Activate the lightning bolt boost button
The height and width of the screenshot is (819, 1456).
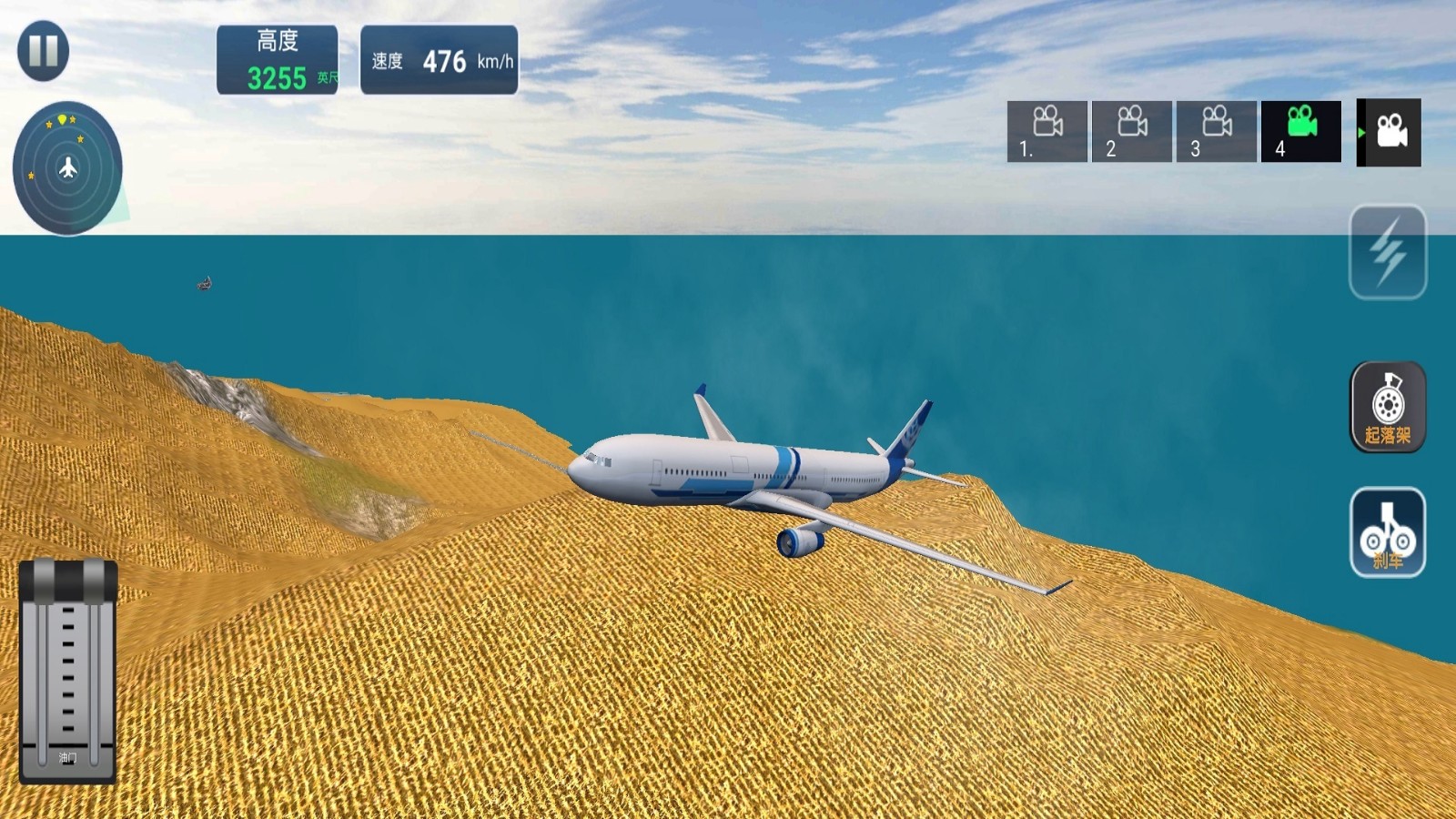[x=1387, y=252]
